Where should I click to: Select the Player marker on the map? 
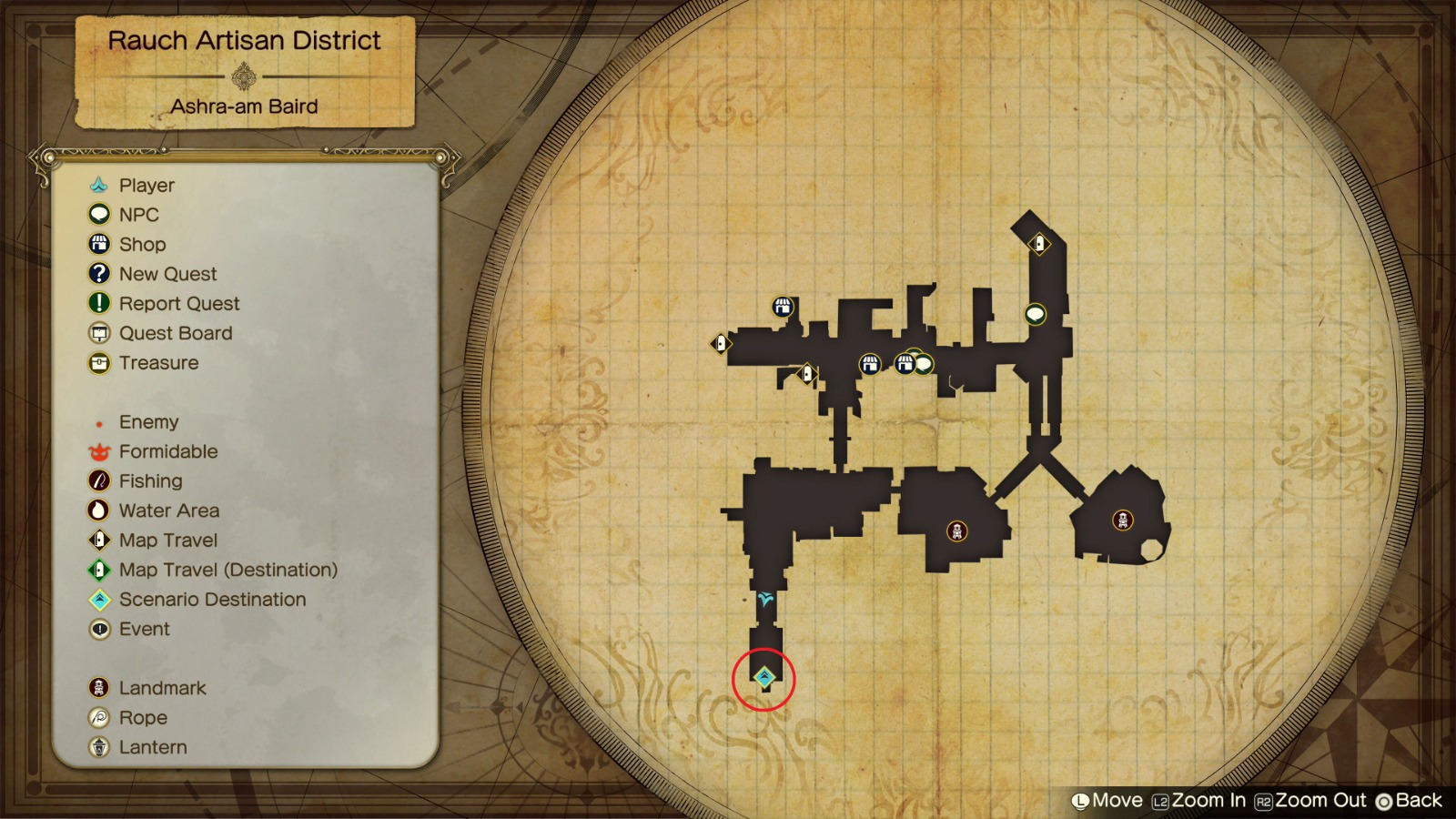coord(763,599)
